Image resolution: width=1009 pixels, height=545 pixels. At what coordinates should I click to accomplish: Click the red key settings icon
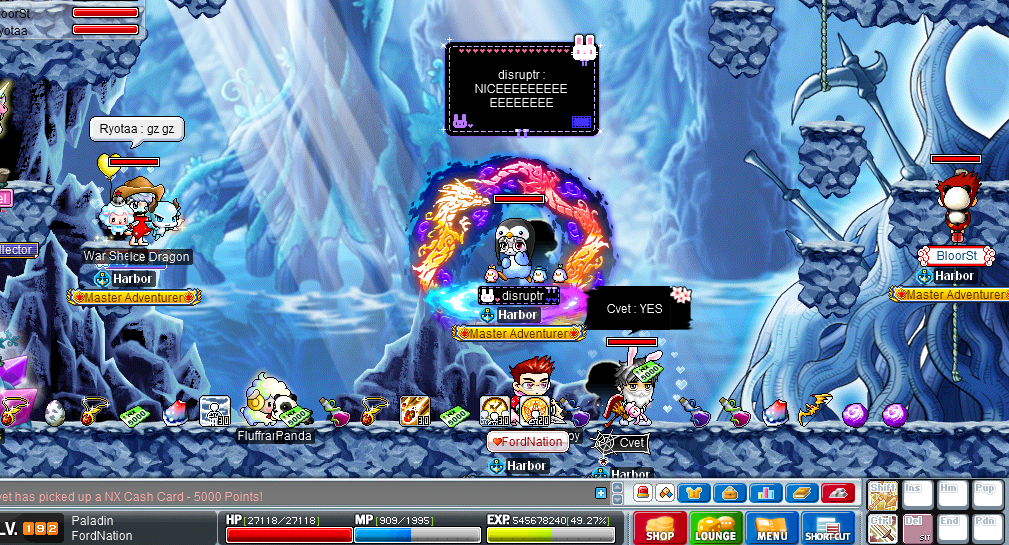[x=838, y=493]
